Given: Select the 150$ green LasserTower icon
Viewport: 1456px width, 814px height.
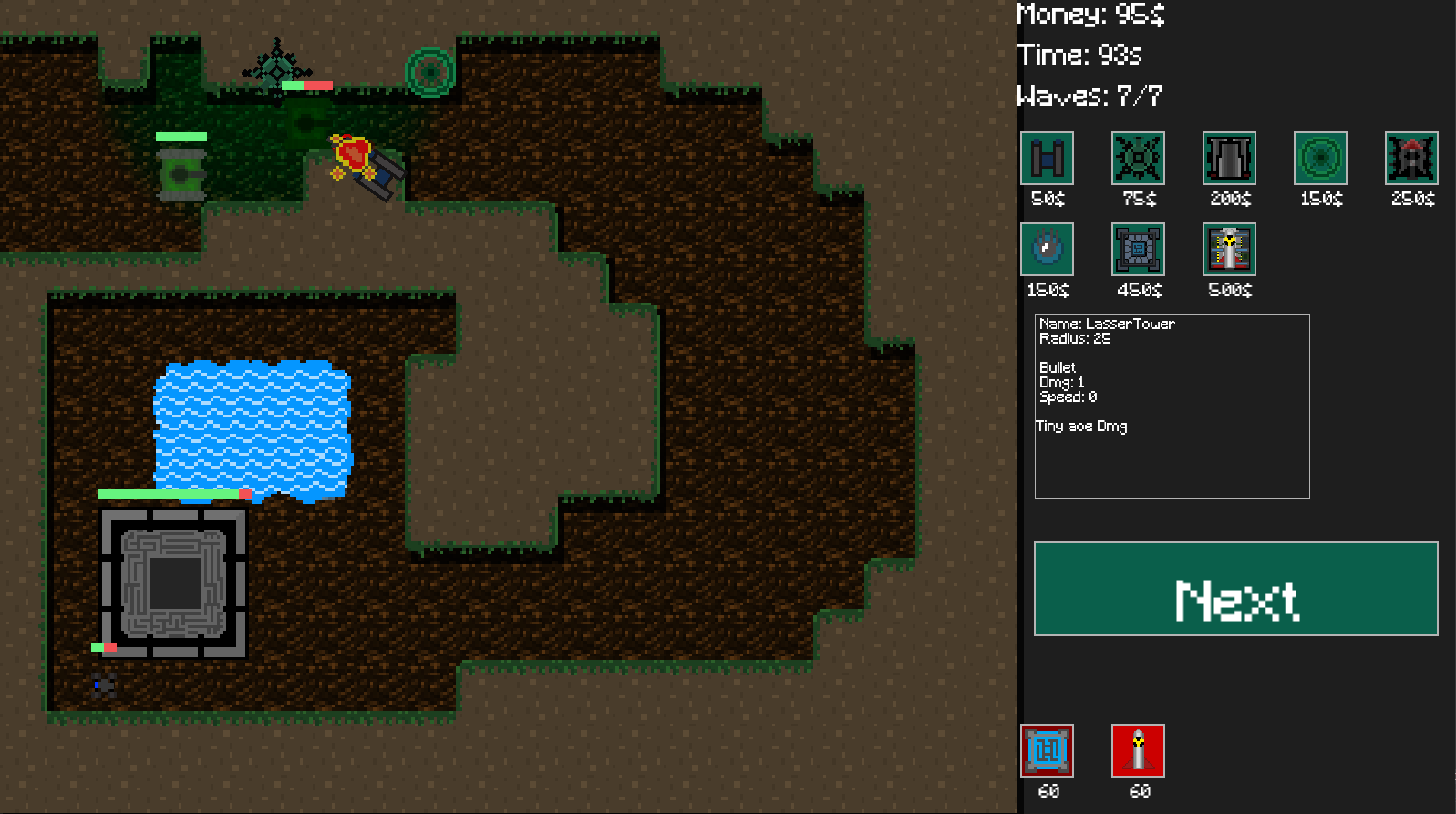Looking at the screenshot, I should [1320, 158].
